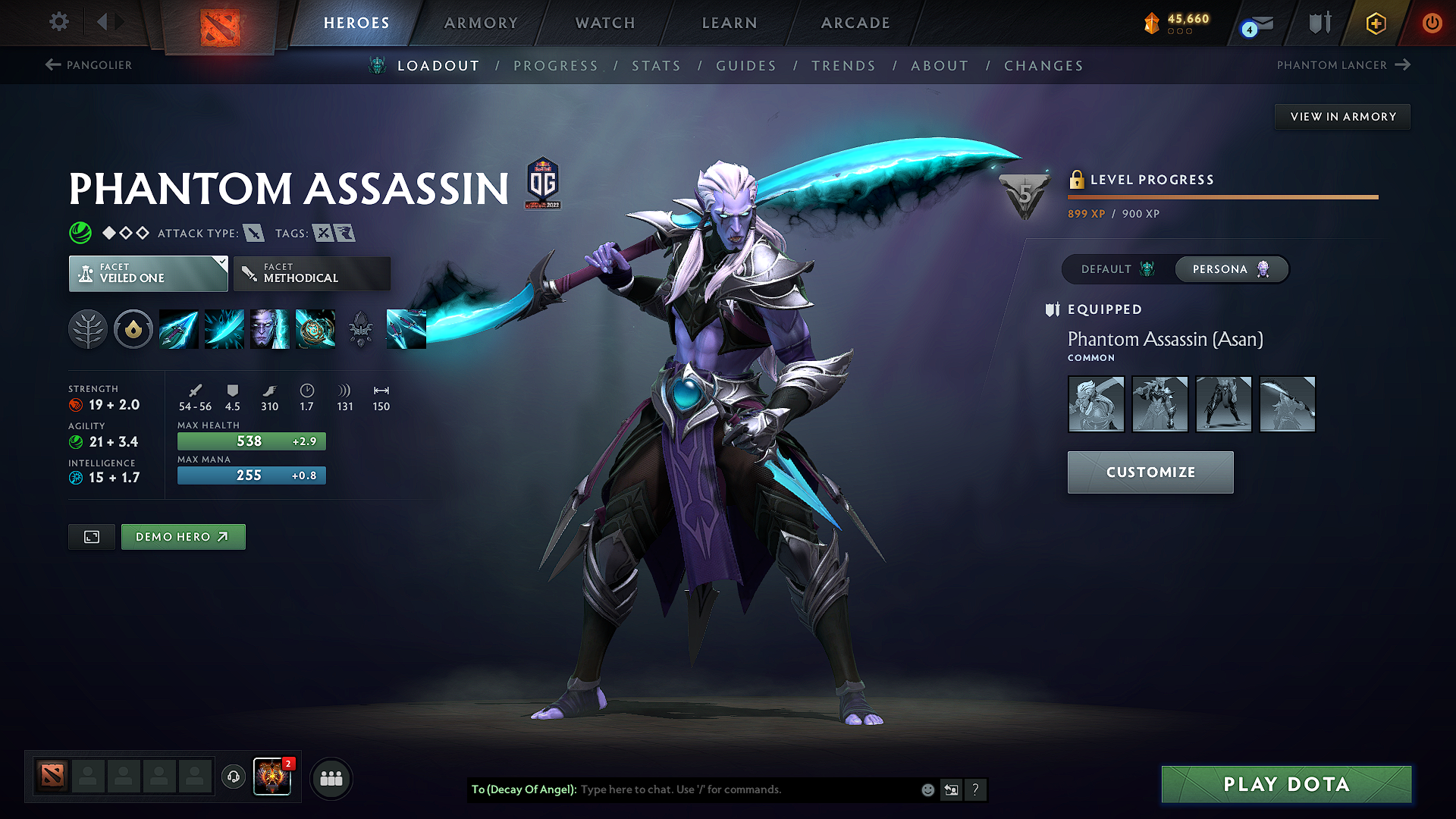Click the CUSTOMIZE button
This screenshot has height=819, width=1456.
1150,472
